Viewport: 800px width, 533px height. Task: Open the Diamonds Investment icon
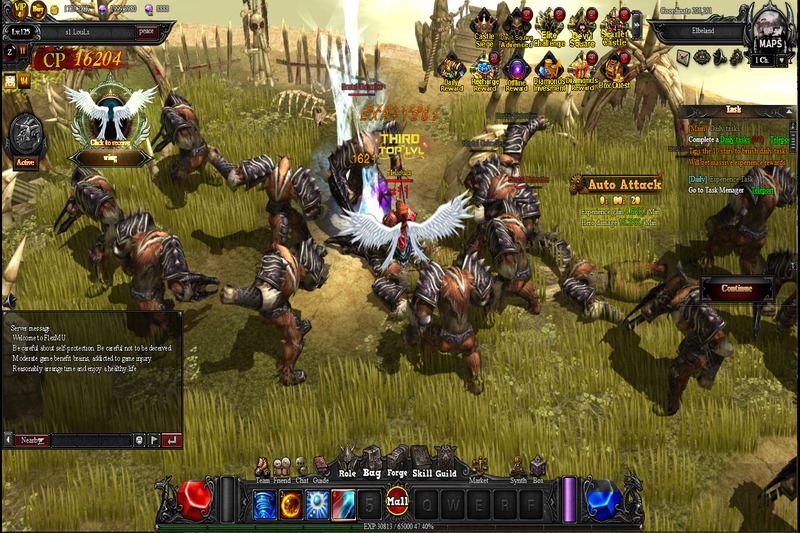click(549, 73)
